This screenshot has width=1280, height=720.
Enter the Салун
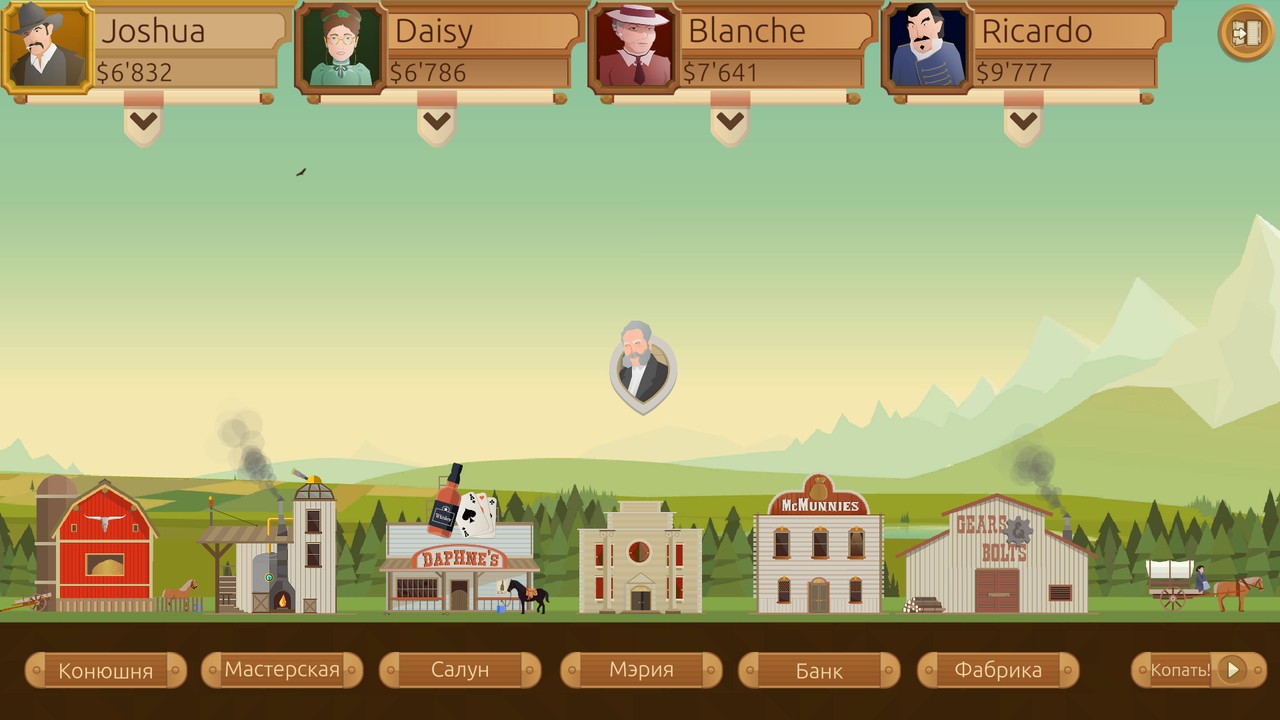(x=460, y=670)
